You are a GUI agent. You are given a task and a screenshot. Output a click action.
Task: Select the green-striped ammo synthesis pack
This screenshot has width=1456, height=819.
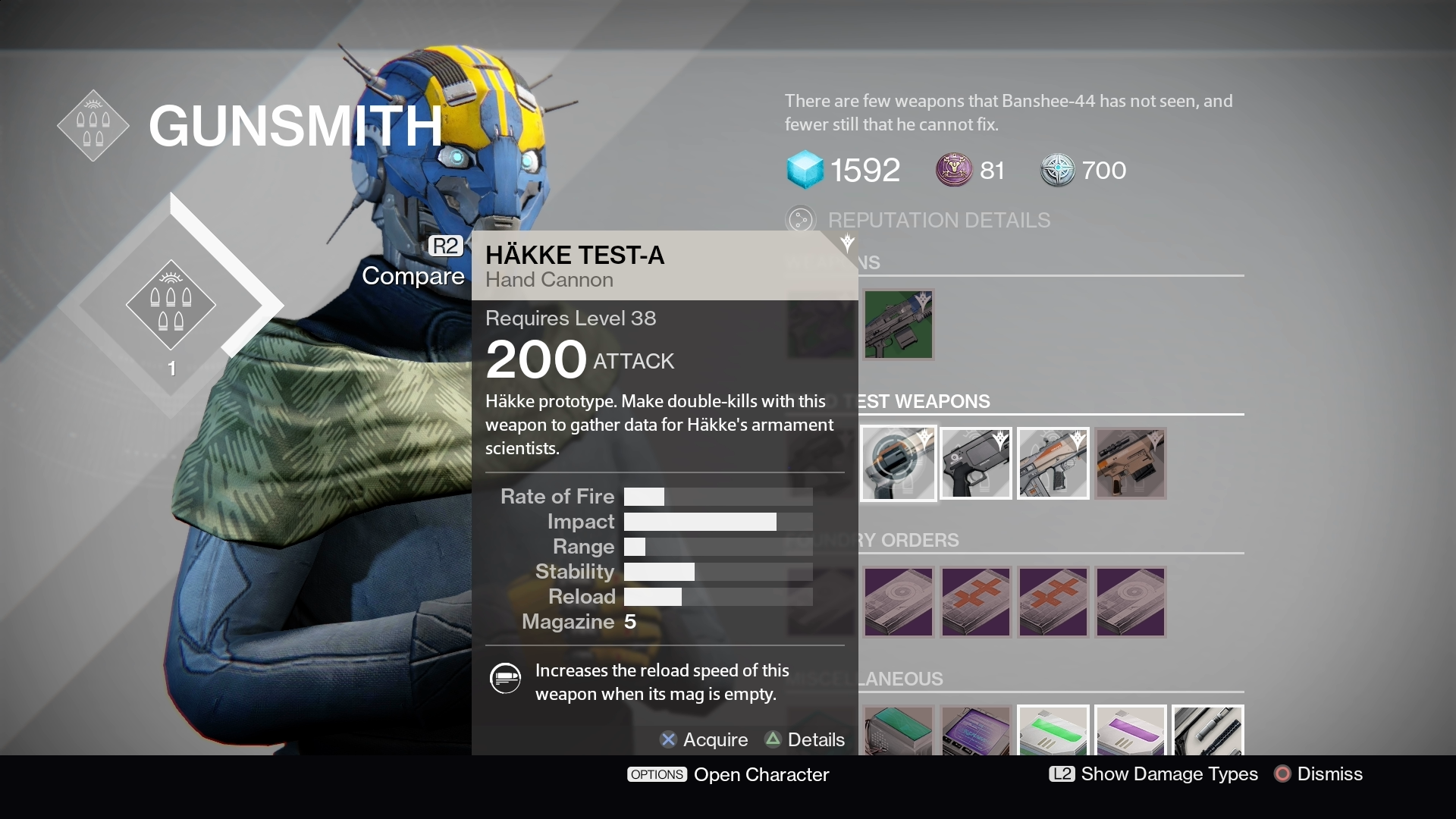coord(1053,731)
